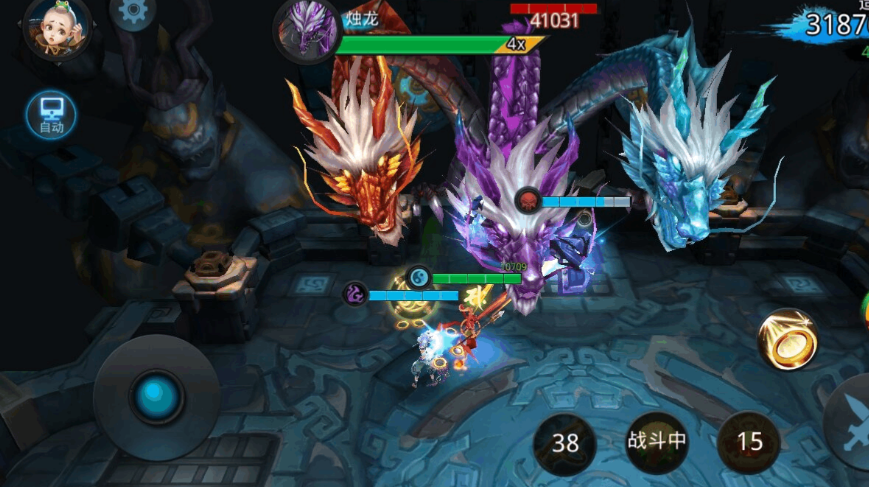
Task: Select the skill on 38 cooldown
Action: [565, 442]
